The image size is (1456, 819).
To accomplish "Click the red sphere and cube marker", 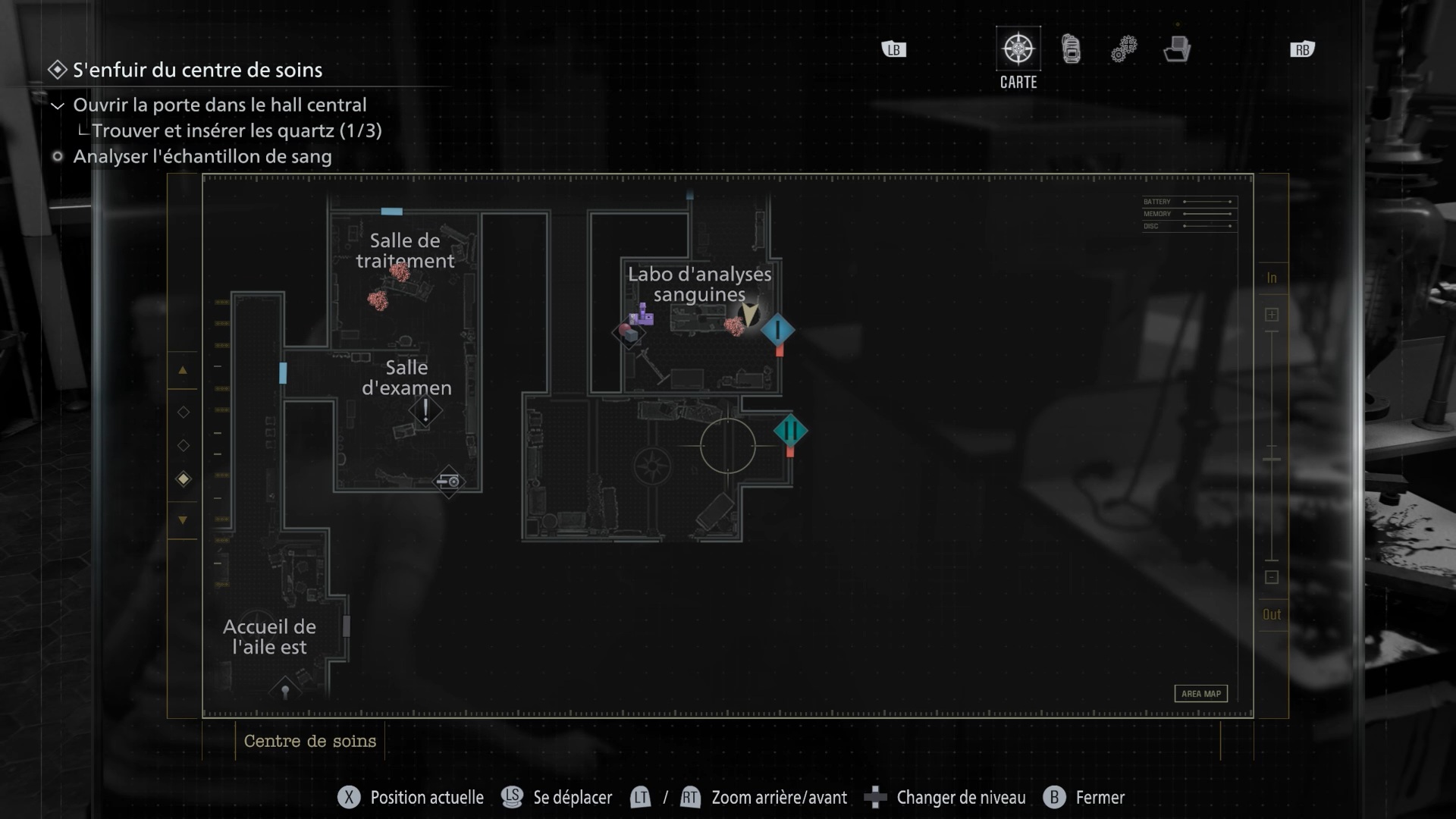I will tap(627, 332).
